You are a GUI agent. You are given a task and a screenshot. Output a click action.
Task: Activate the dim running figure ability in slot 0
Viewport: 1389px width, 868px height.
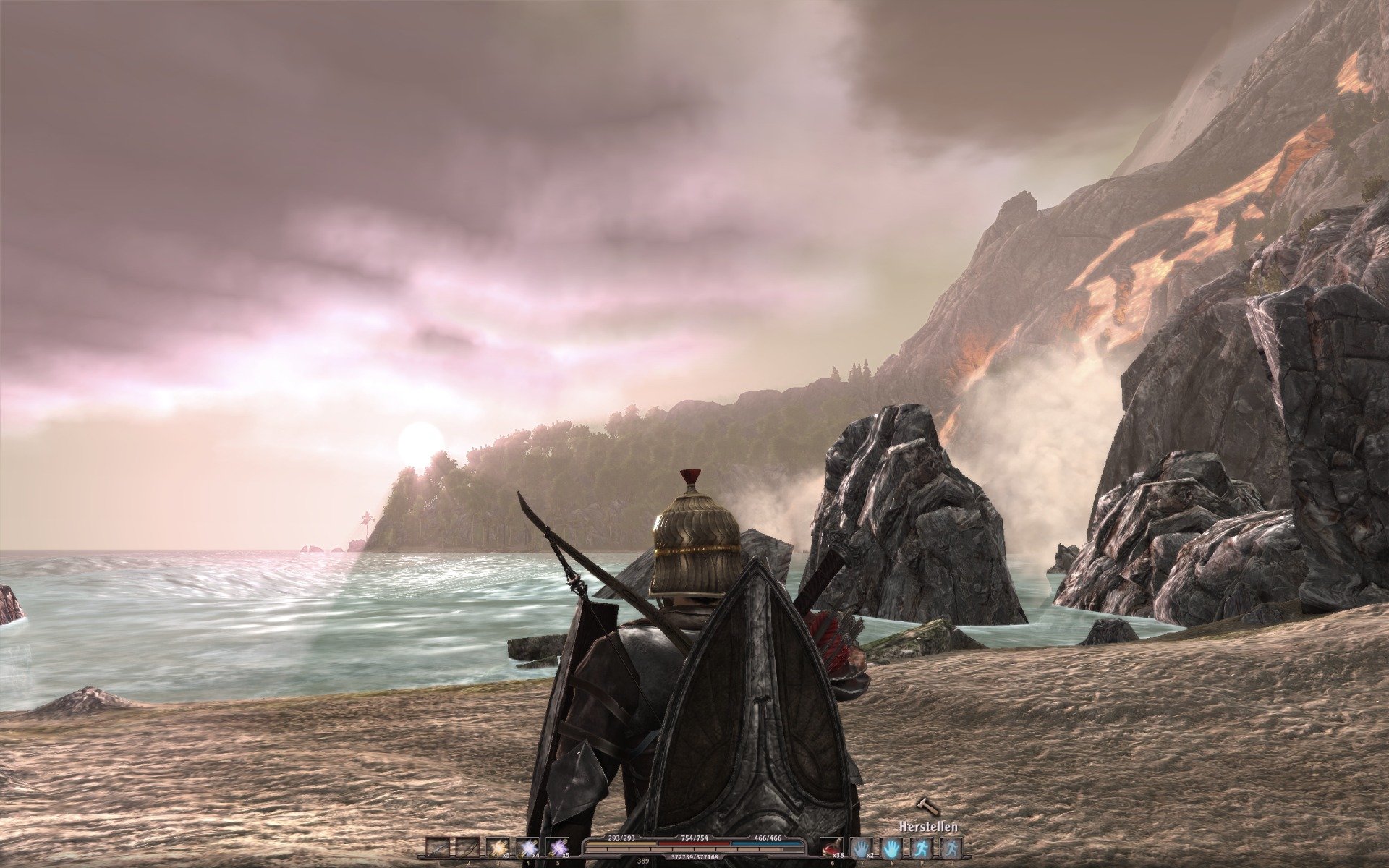pyautogui.click(x=951, y=848)
